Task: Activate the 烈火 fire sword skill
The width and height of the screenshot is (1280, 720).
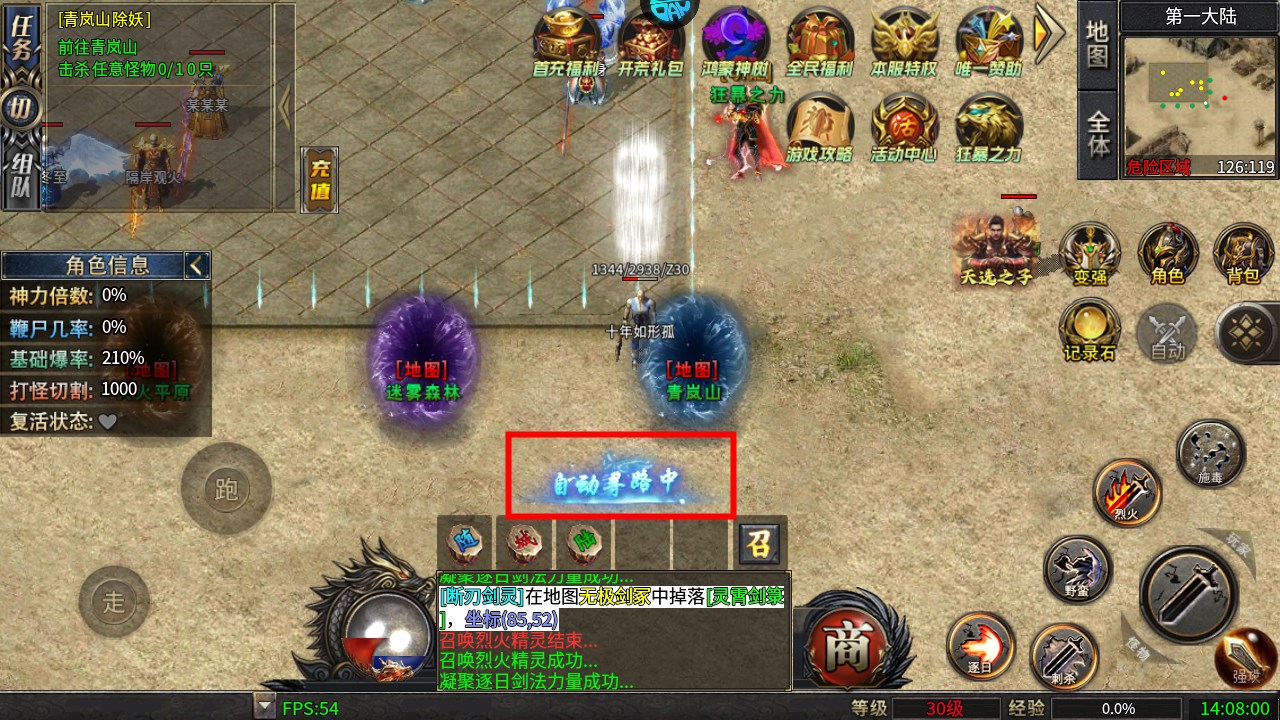Action: tap(1127, 492)
